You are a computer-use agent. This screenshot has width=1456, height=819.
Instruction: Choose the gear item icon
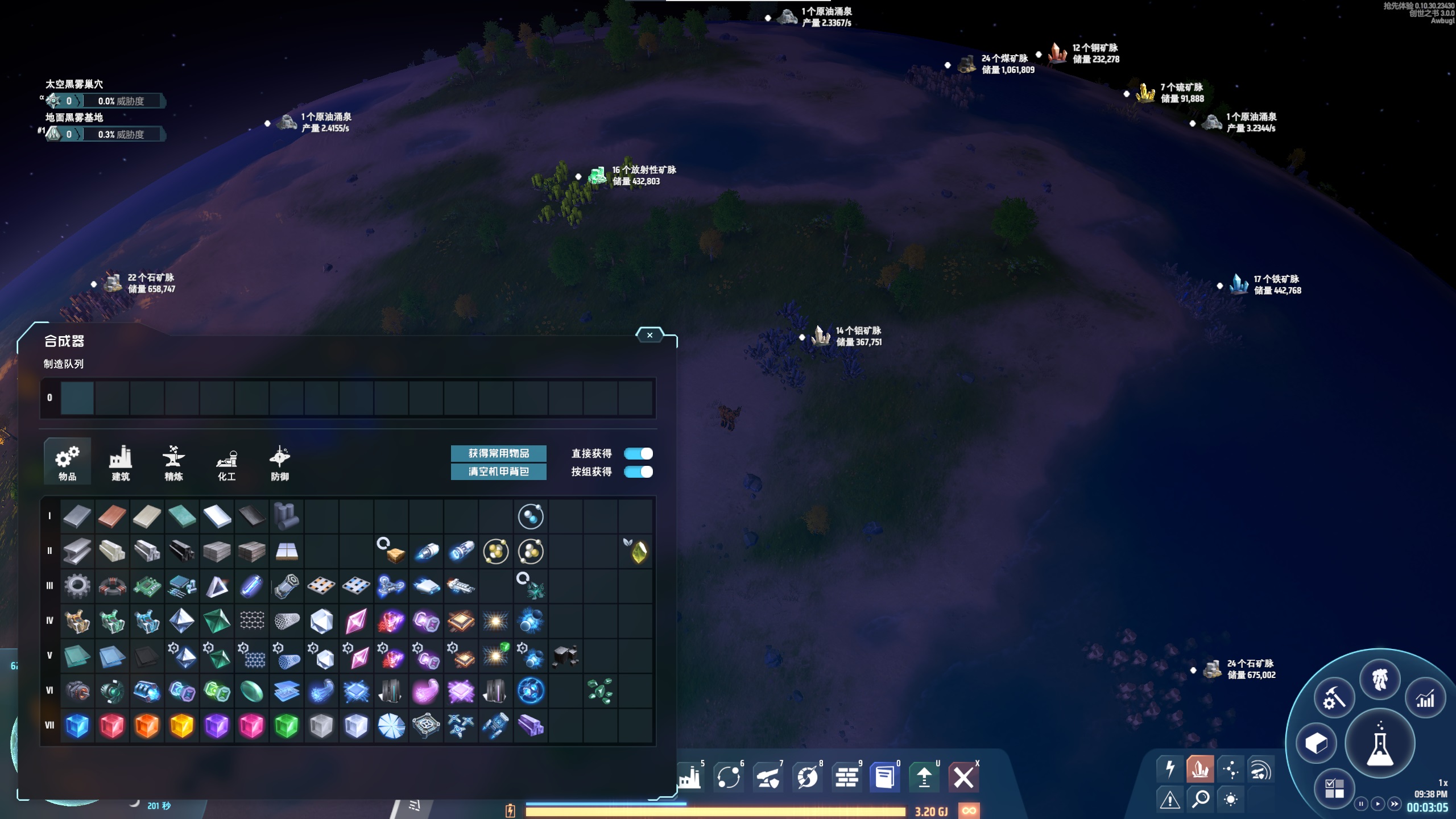point(77,586)
